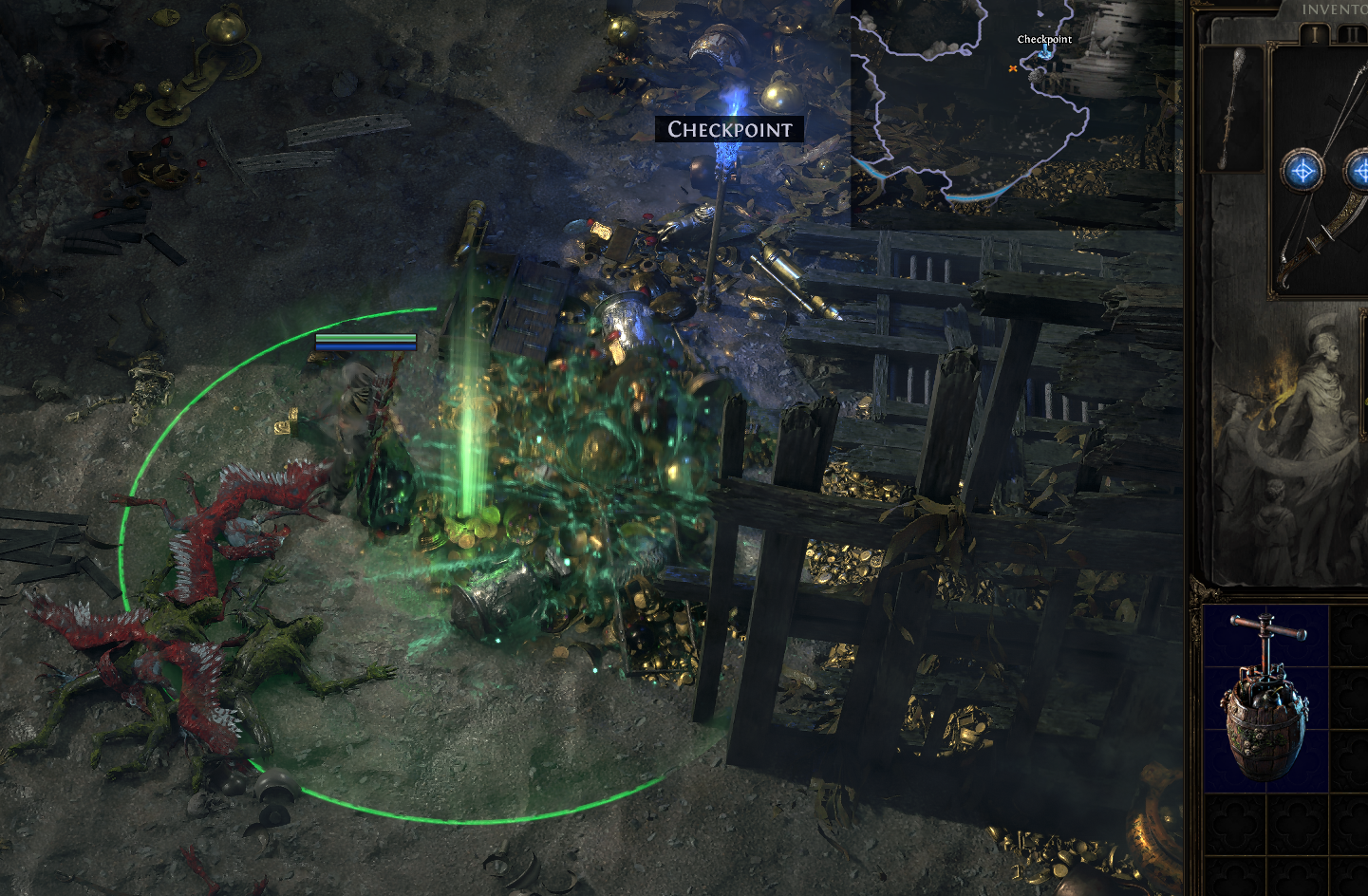Click the Checkpoint label
Screen dimensions: 1368x896
[x=729, y=129]
